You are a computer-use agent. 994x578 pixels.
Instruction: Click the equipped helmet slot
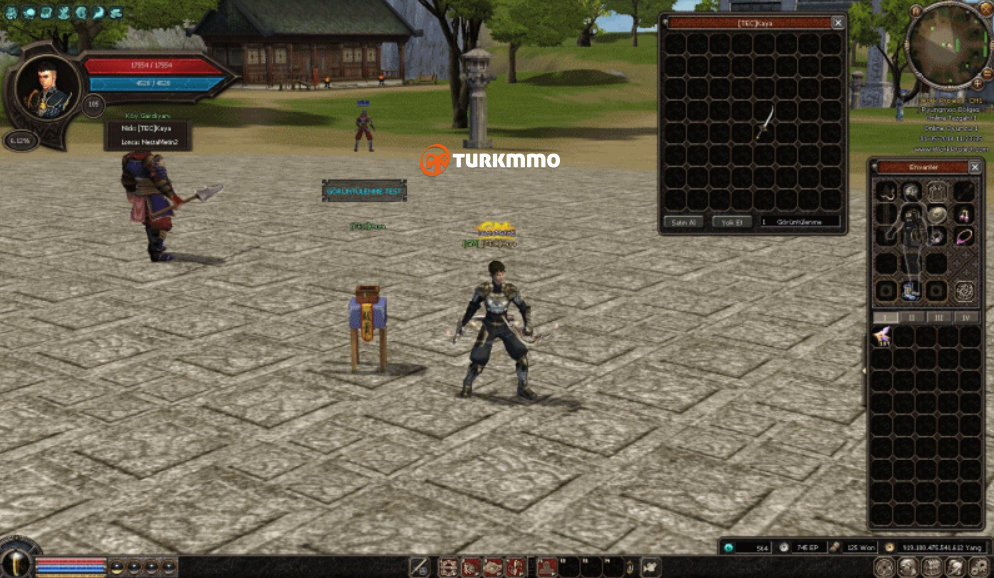click(x=912, y=191)
